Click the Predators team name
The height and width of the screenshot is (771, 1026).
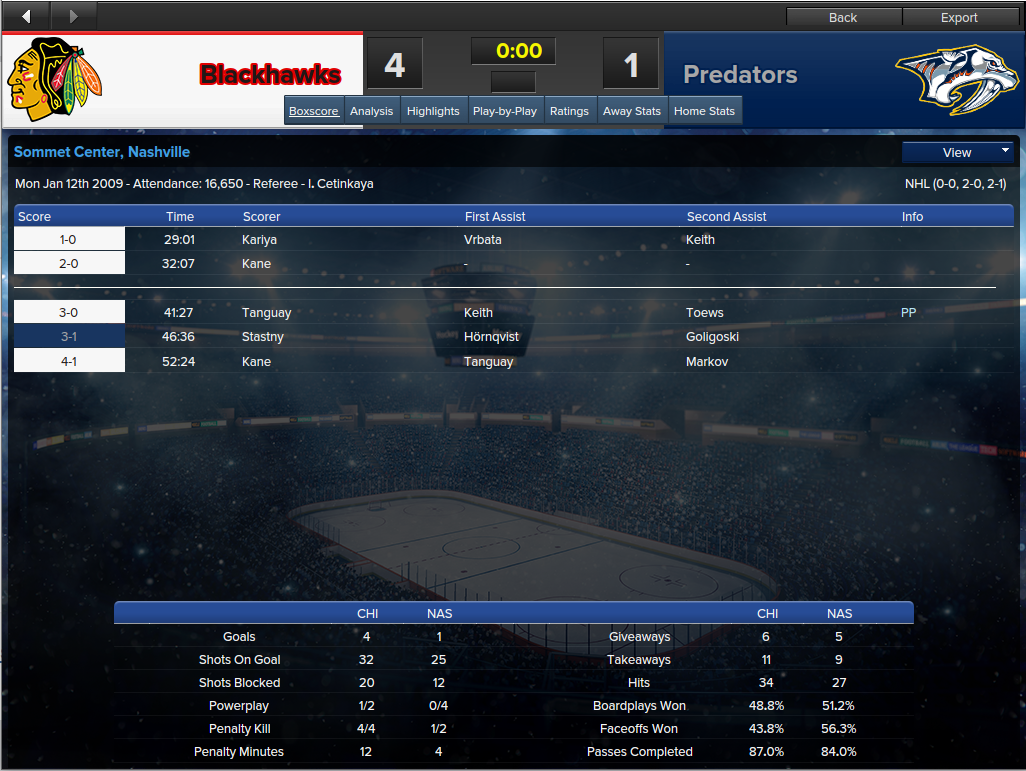(x=740, y=75)
